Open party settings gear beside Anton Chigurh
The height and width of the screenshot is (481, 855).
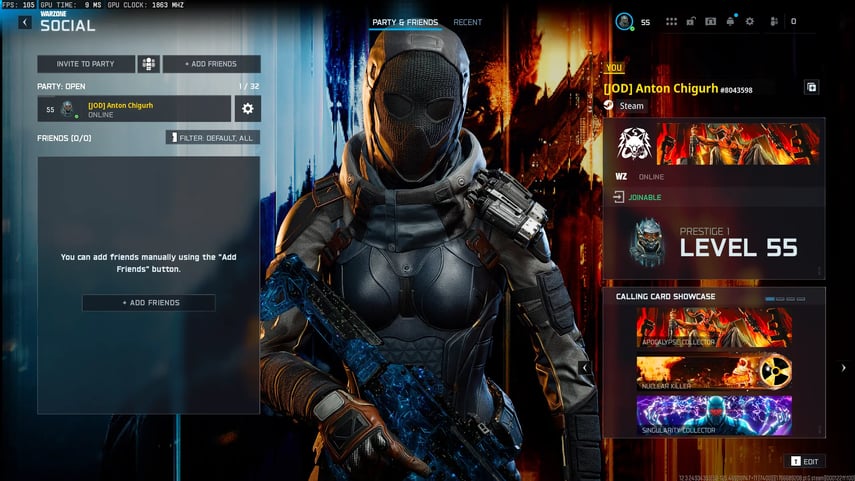coord(248,109)
